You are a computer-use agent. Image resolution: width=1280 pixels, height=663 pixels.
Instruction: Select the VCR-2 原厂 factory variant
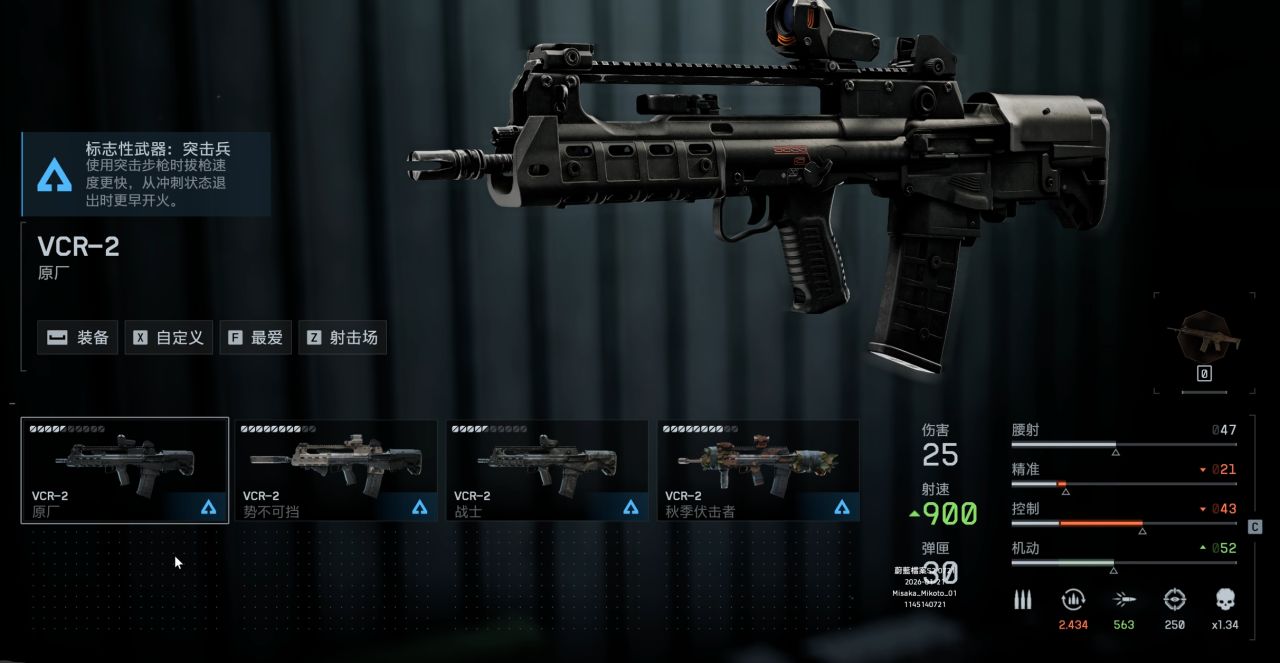125,470
